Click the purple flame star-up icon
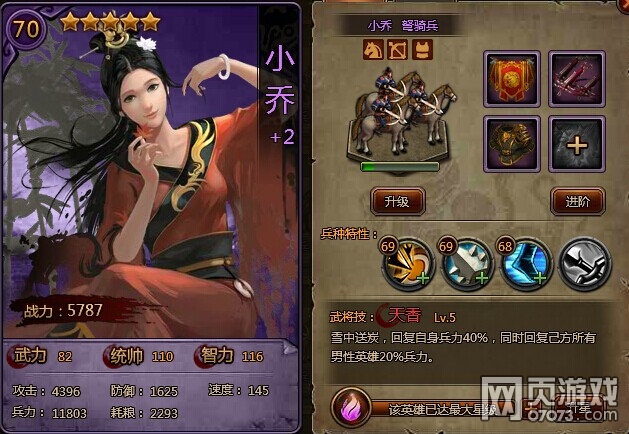629x434 pixels. tap(350, 408)
